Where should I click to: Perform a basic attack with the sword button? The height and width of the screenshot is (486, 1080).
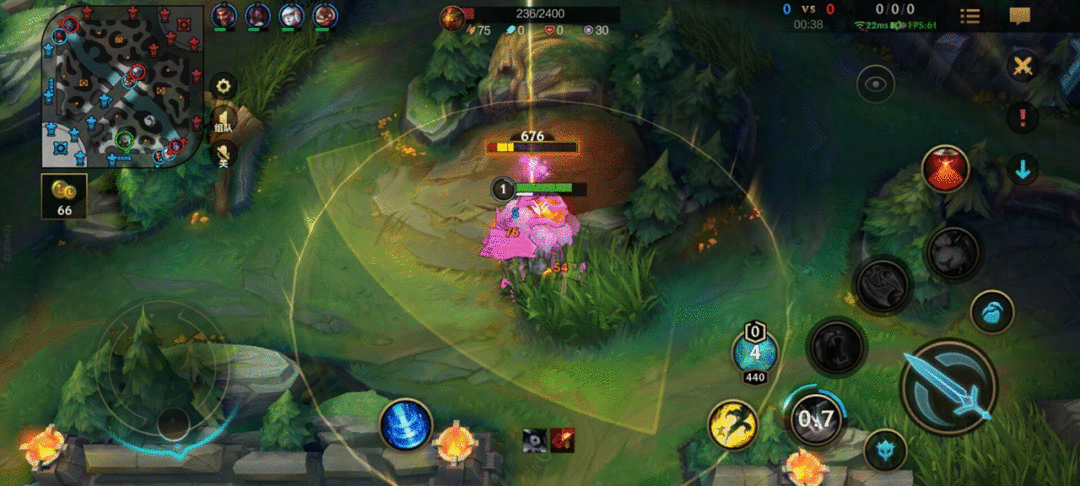tap(948, 386)
